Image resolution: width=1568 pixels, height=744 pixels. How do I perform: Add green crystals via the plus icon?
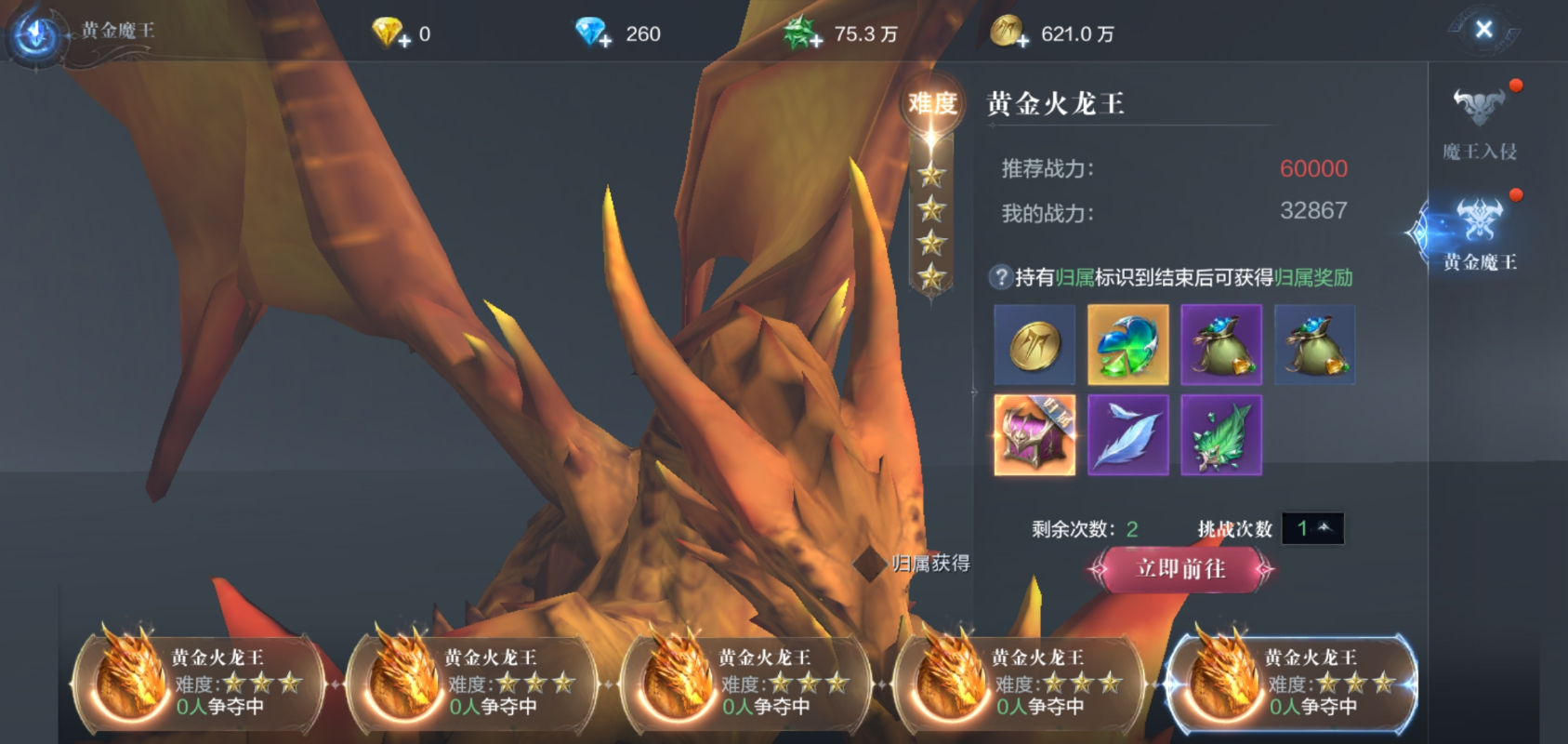coord(815,41)
